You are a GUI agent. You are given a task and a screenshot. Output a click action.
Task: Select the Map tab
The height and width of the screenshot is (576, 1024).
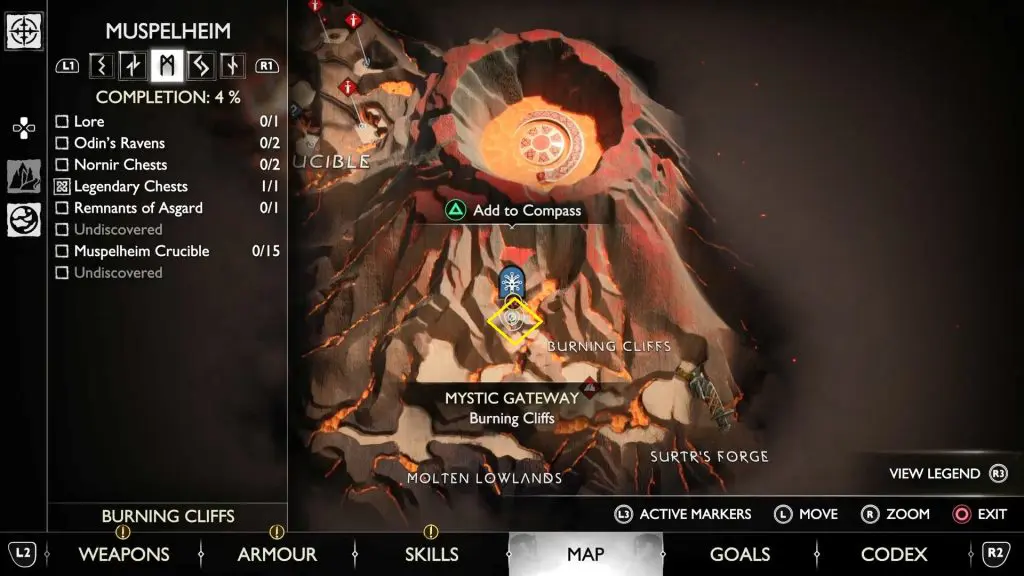tap(585, 554)
